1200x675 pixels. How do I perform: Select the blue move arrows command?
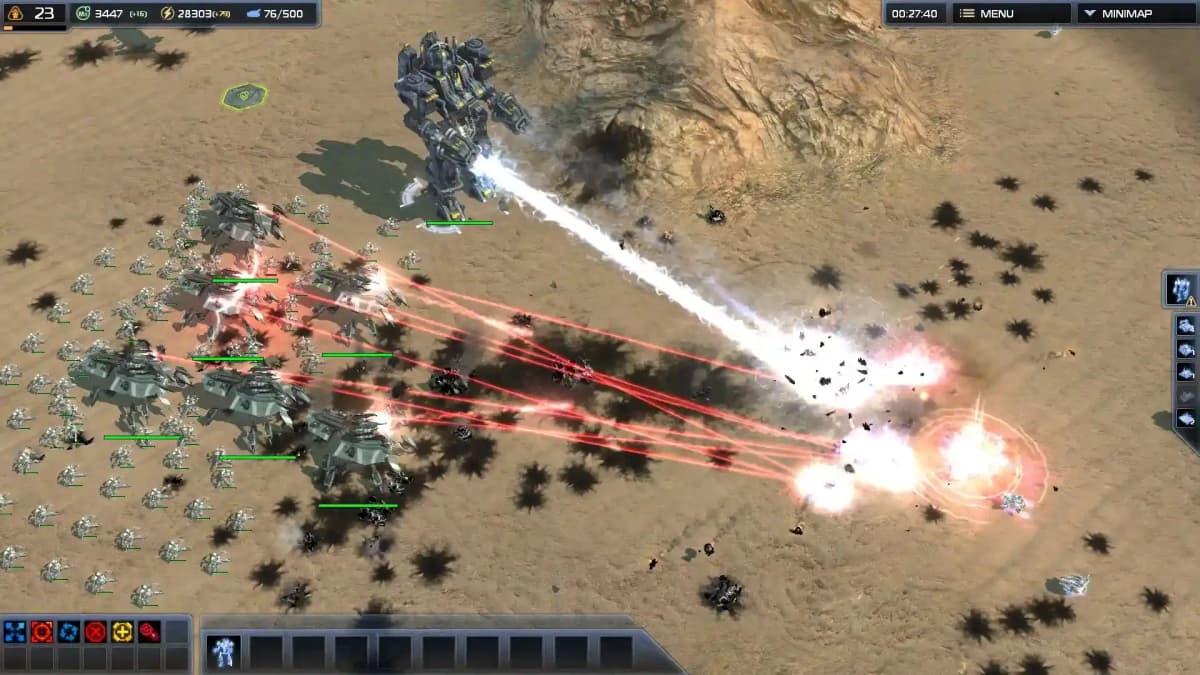[x=15, y=631]
